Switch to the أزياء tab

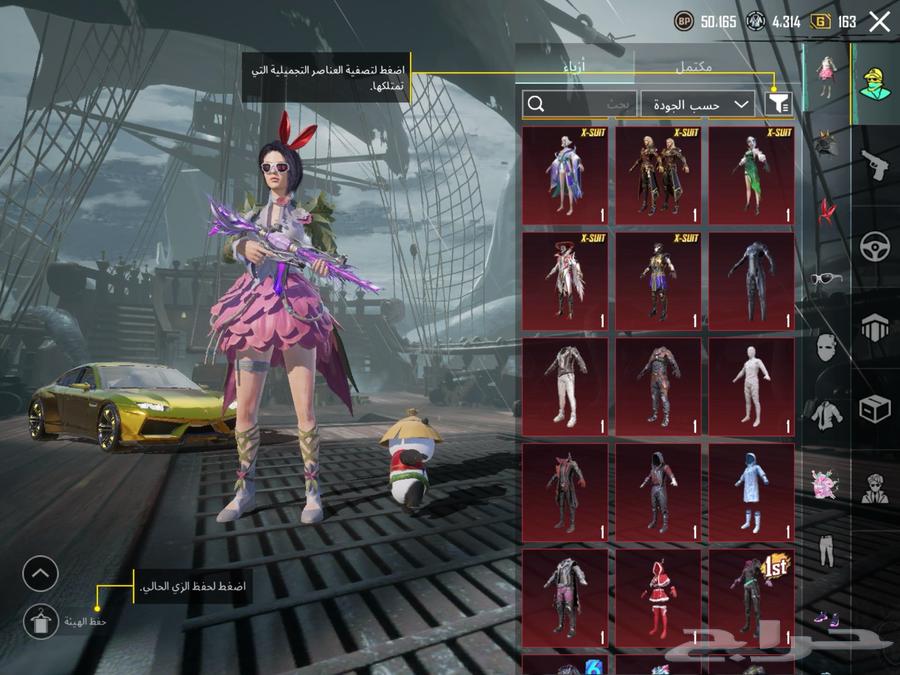pyautogui.click(x=574, y=65)
